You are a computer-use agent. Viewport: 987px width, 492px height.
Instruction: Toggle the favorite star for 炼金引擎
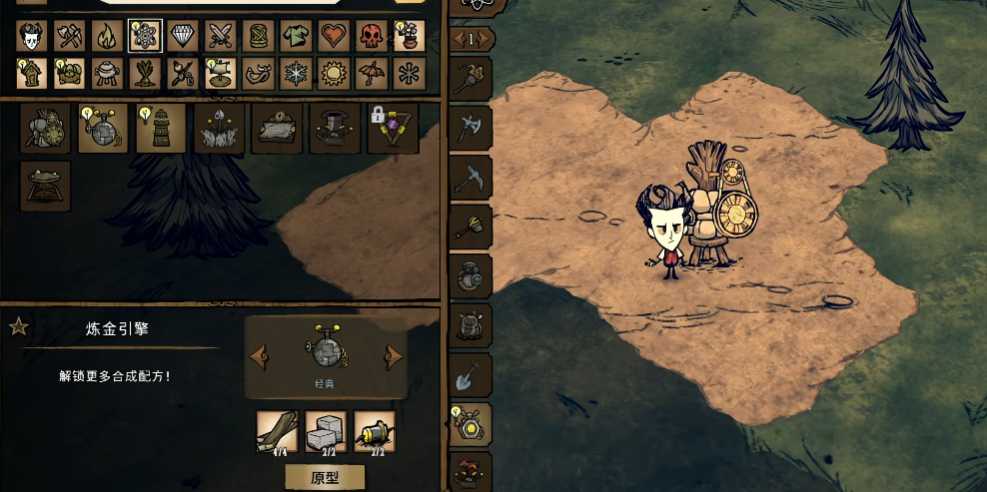click(x=17, y=327)
